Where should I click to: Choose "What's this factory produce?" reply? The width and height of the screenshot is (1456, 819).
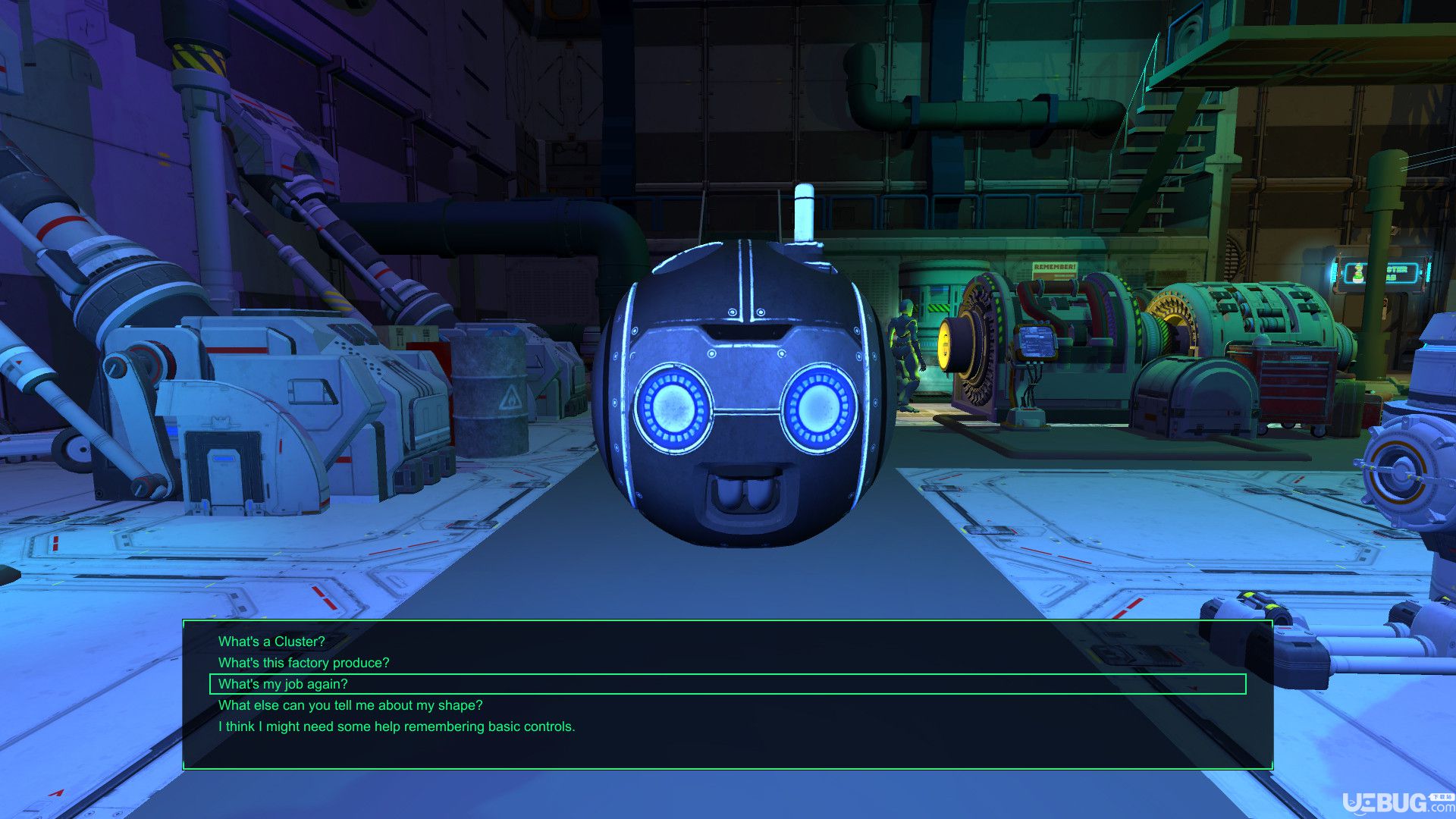[x=303, y=663]
